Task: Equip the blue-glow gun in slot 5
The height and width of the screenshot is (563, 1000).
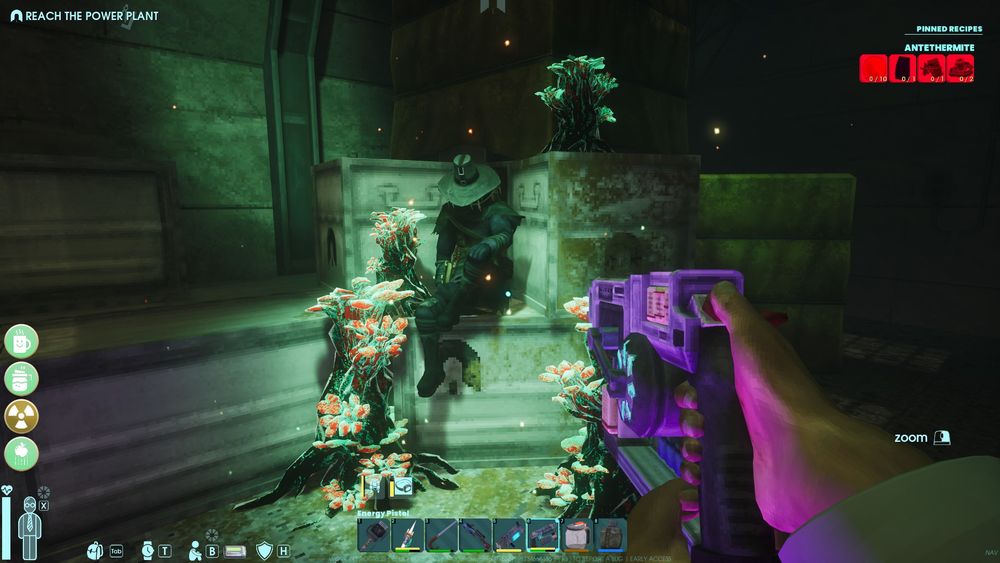Action: pyautogui.click(x=509, y=535)
